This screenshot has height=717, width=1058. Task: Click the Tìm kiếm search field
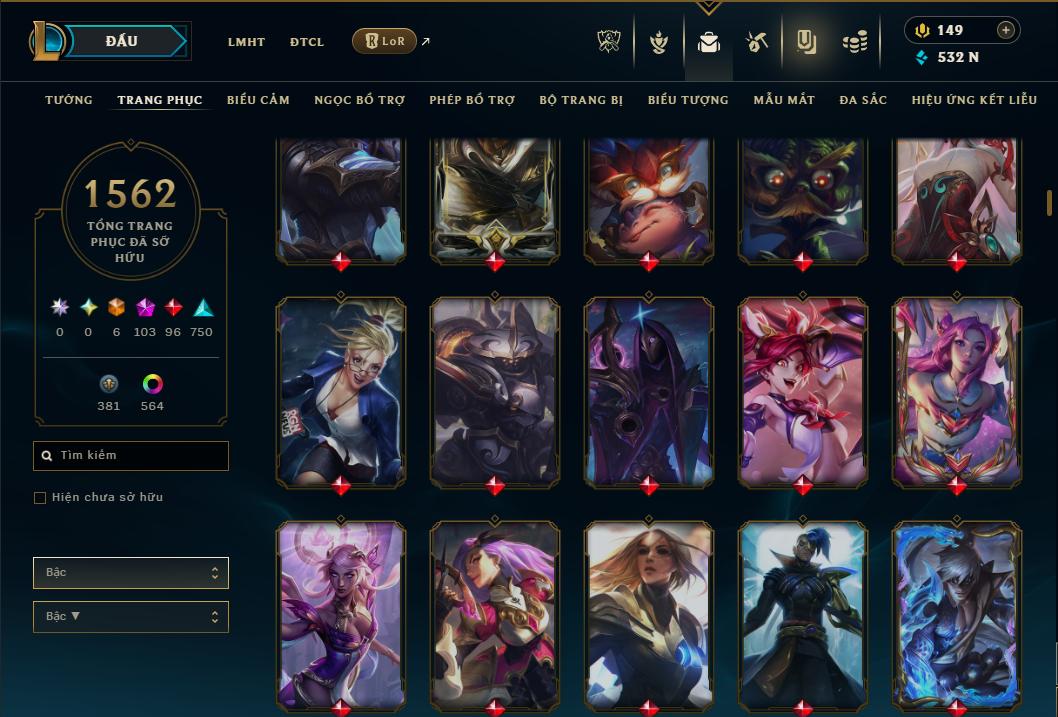pos(131,456)
